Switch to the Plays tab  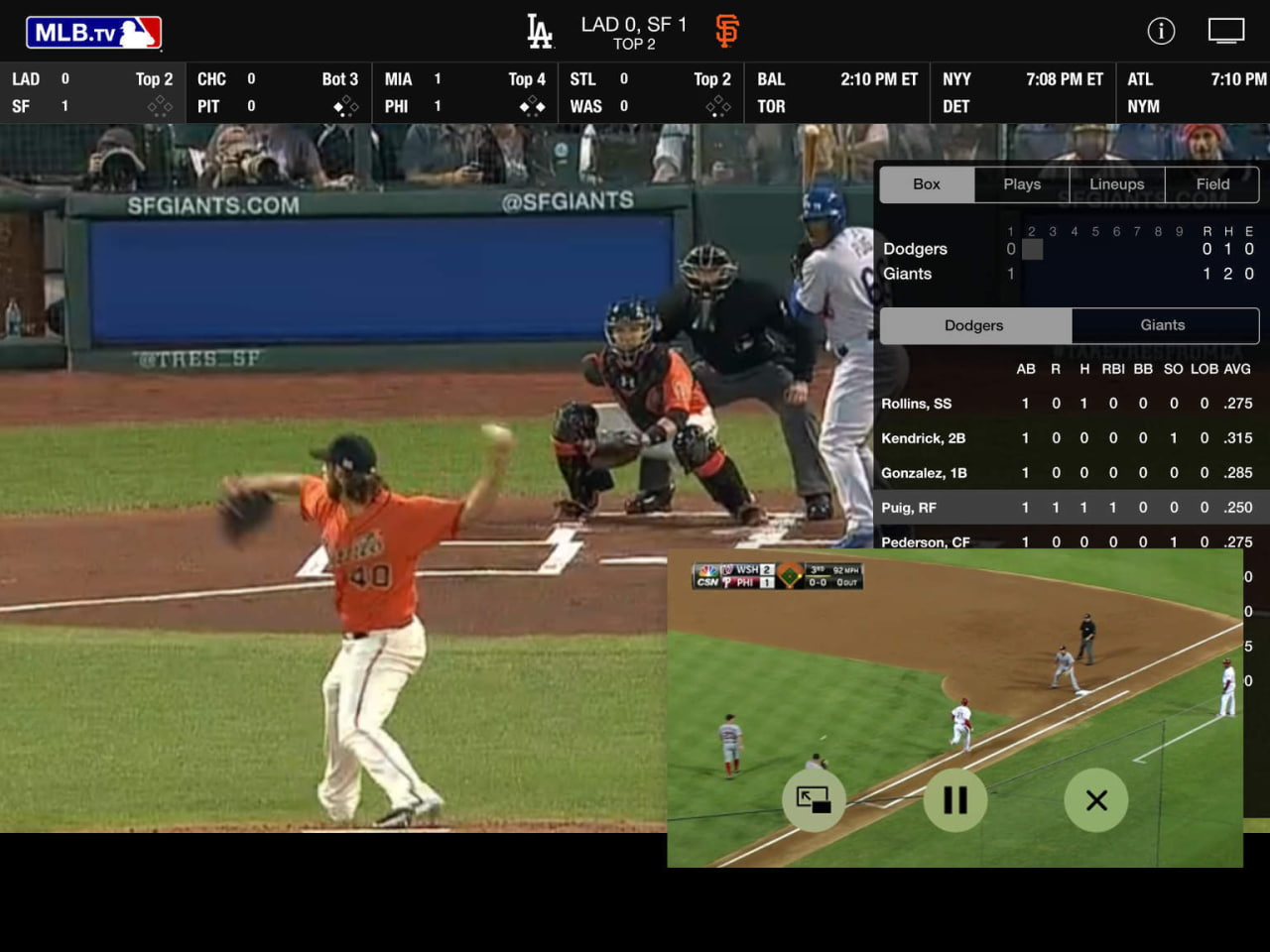coord(1022,184)
